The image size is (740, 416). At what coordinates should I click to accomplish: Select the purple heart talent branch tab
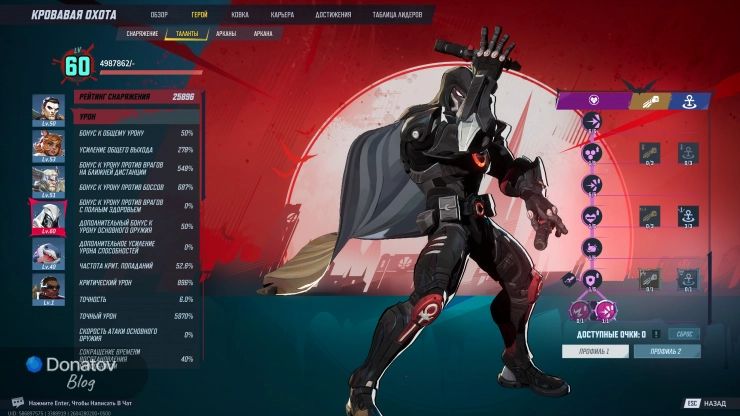pos(592,100)
